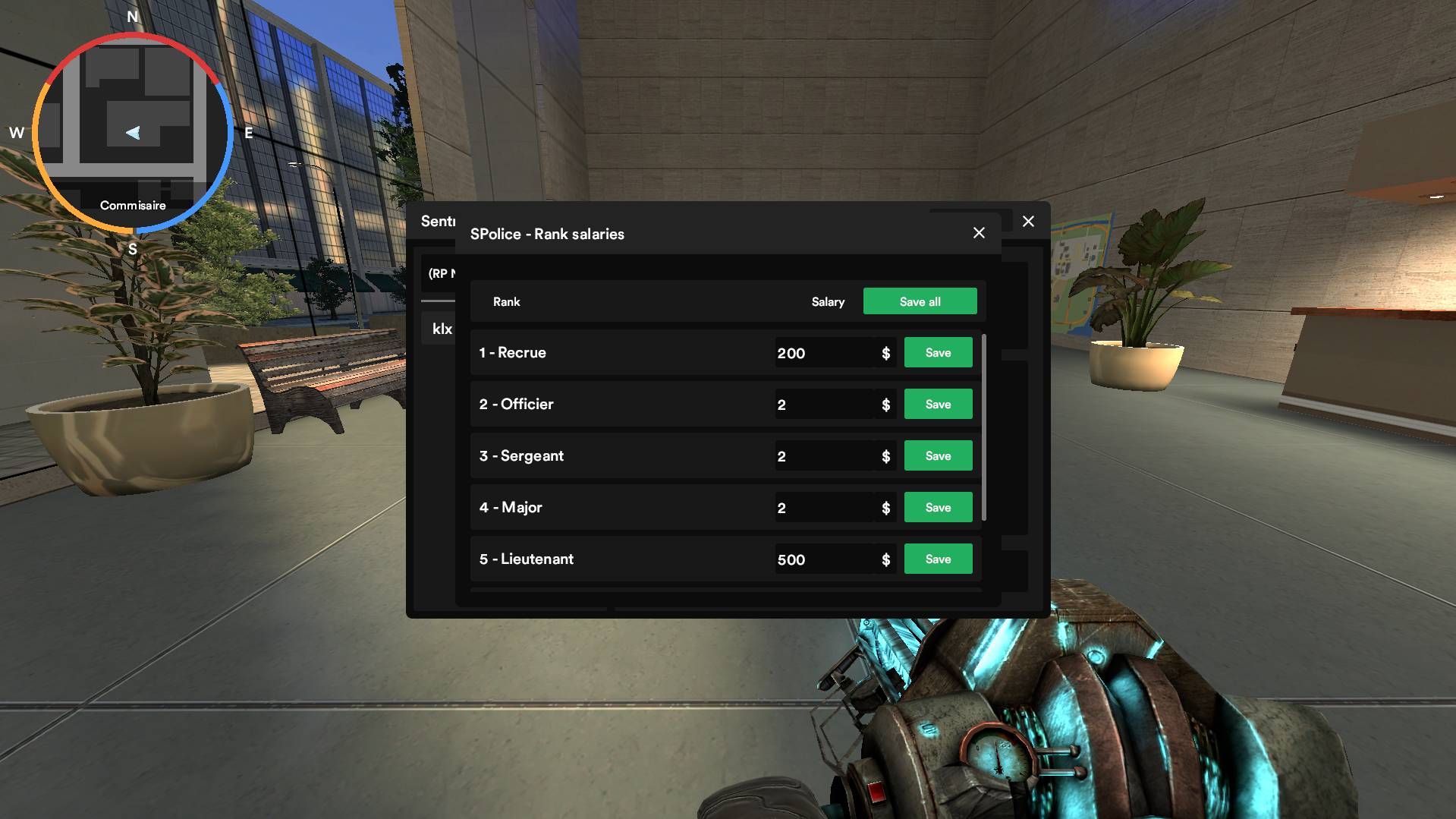Save the Sergeant rank salary
This screenshot has height=819, width=1456.
coord(938,456)
